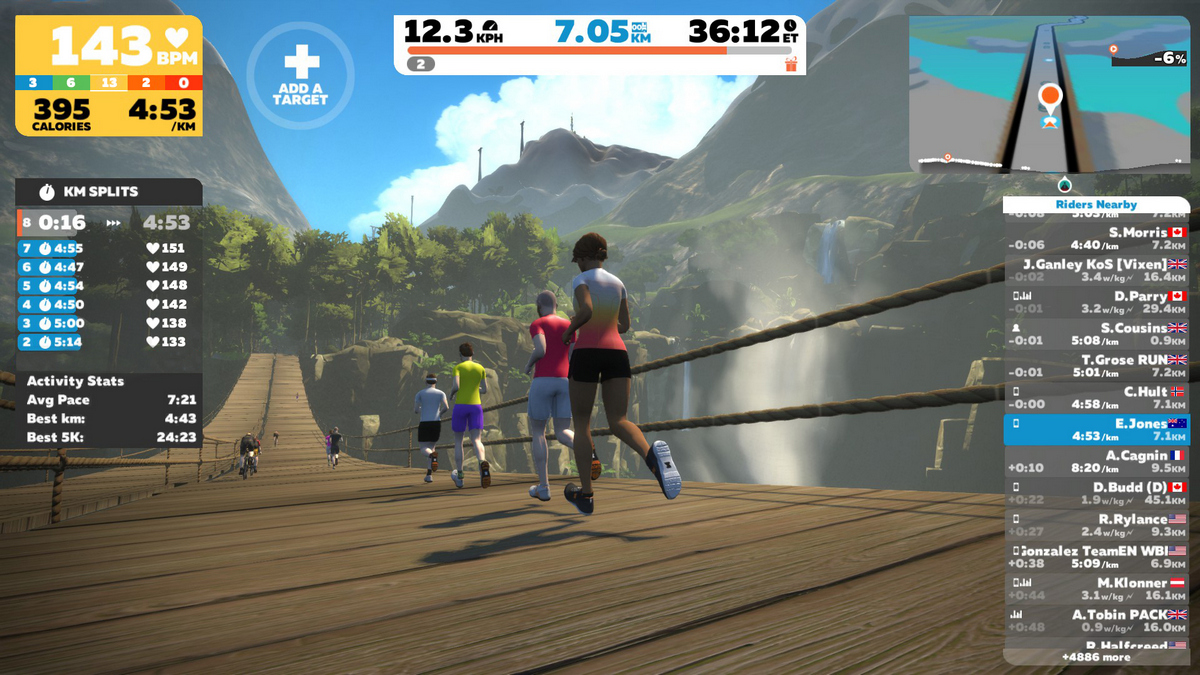The image size is (1200, 675).
Task: Select D.Parry from Riders Nearby
Action: click(x=1096, y=302)
